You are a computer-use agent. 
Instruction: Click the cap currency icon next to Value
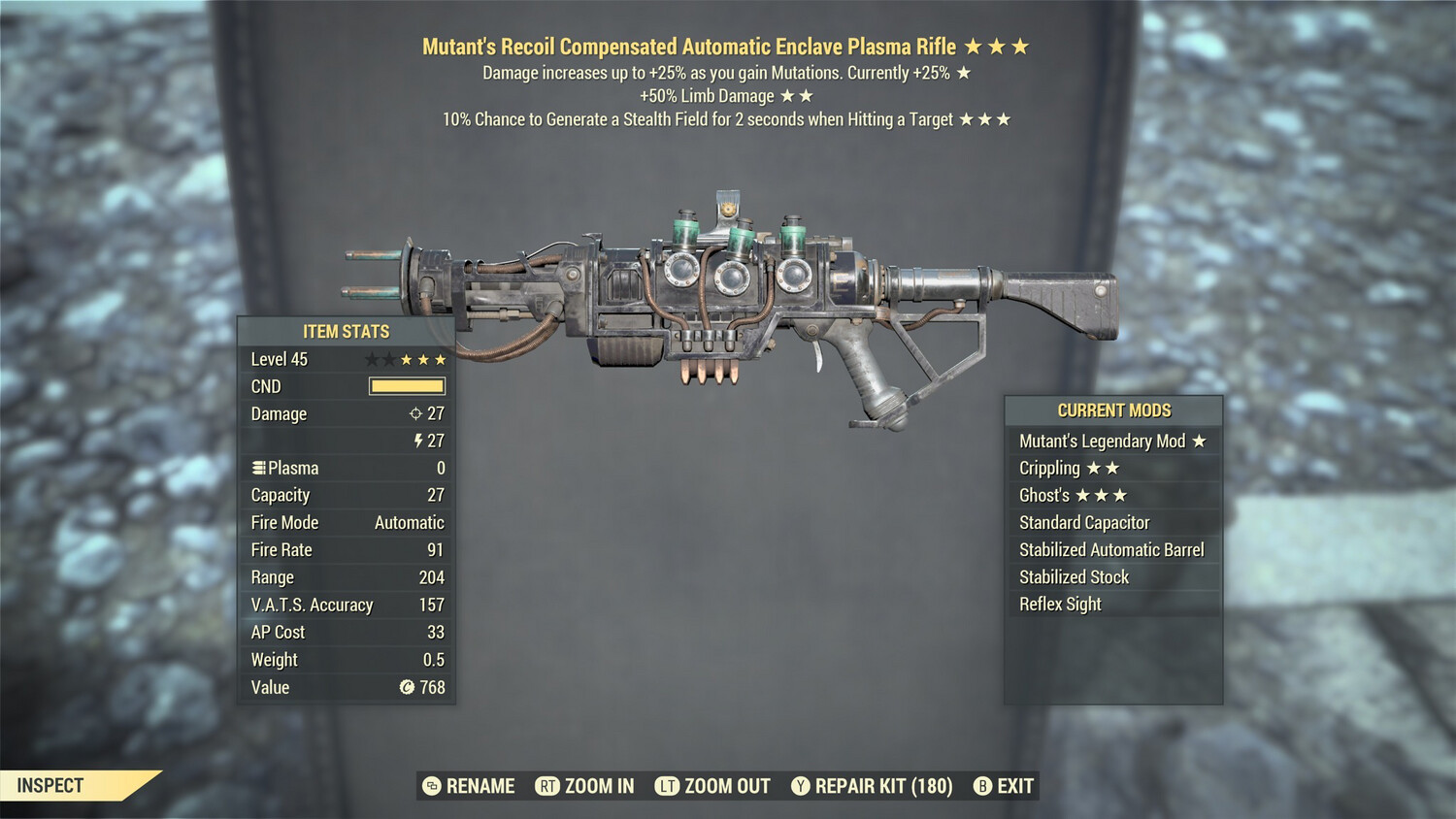(x=408, y=687)
